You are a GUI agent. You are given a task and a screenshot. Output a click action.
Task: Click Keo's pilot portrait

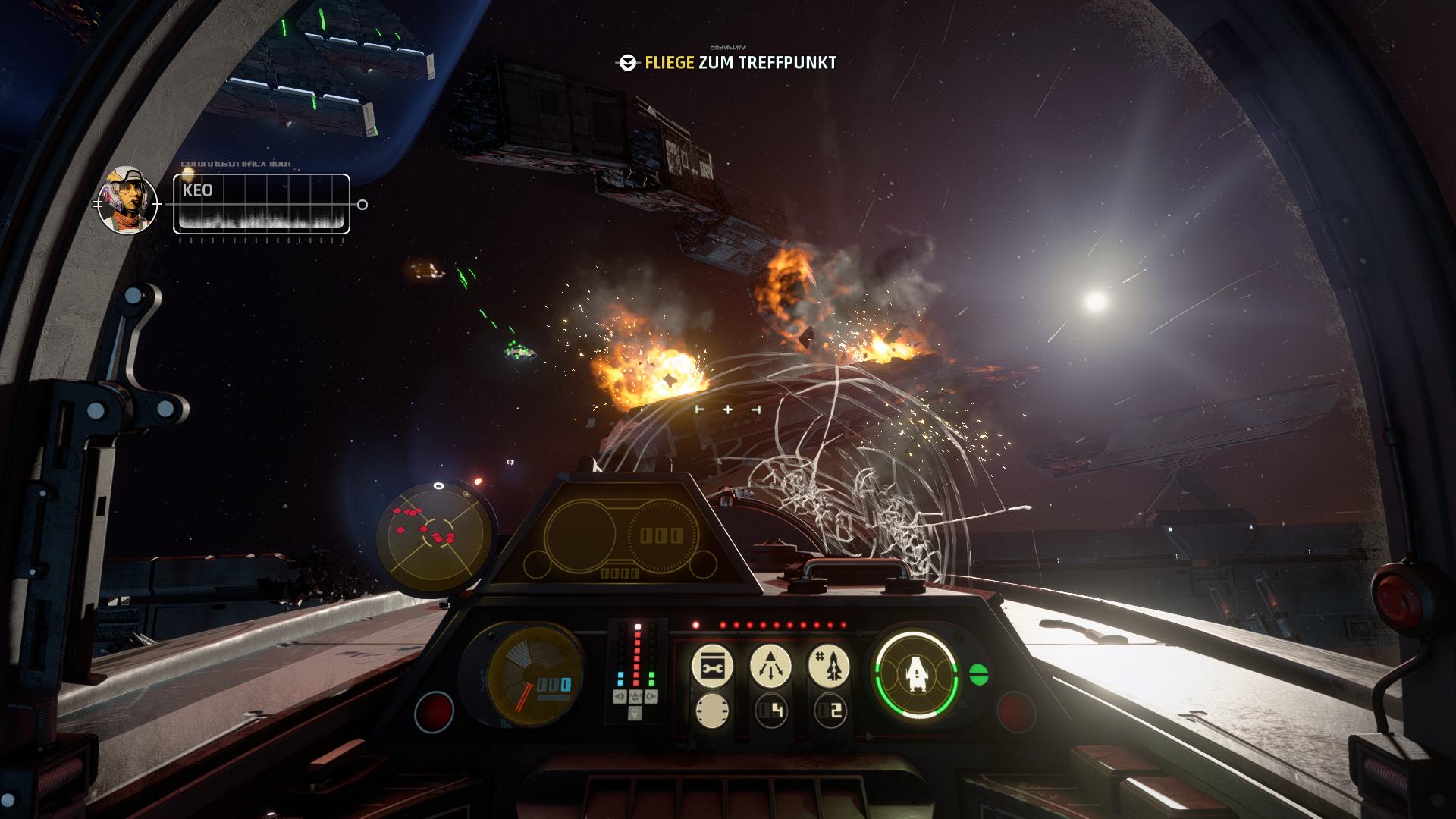[x=127, y=200]
